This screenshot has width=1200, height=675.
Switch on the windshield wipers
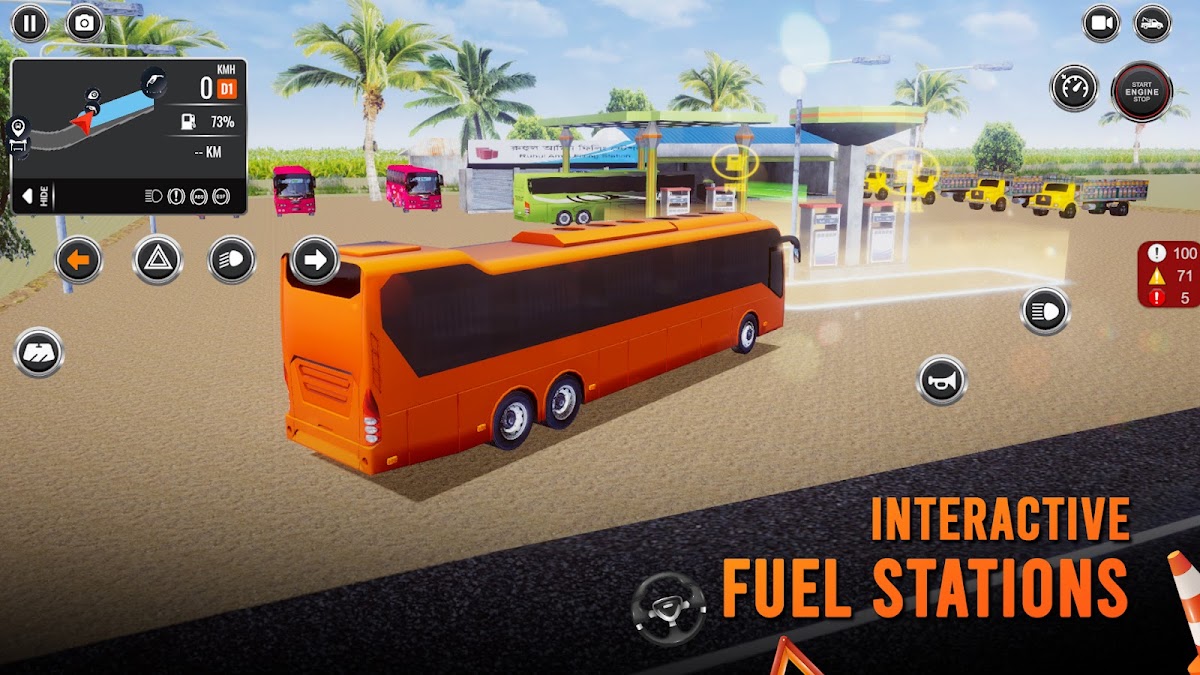39,353
